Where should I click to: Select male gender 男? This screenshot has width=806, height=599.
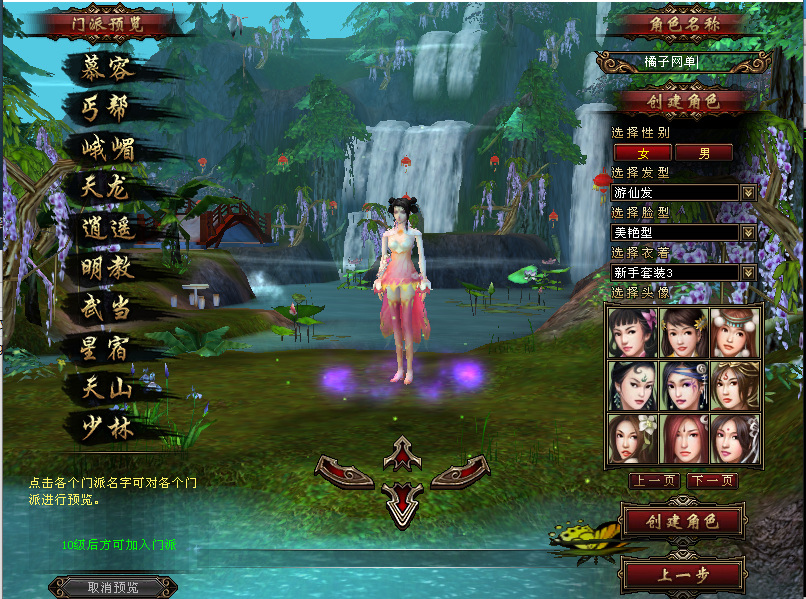(x=704, y=153)
